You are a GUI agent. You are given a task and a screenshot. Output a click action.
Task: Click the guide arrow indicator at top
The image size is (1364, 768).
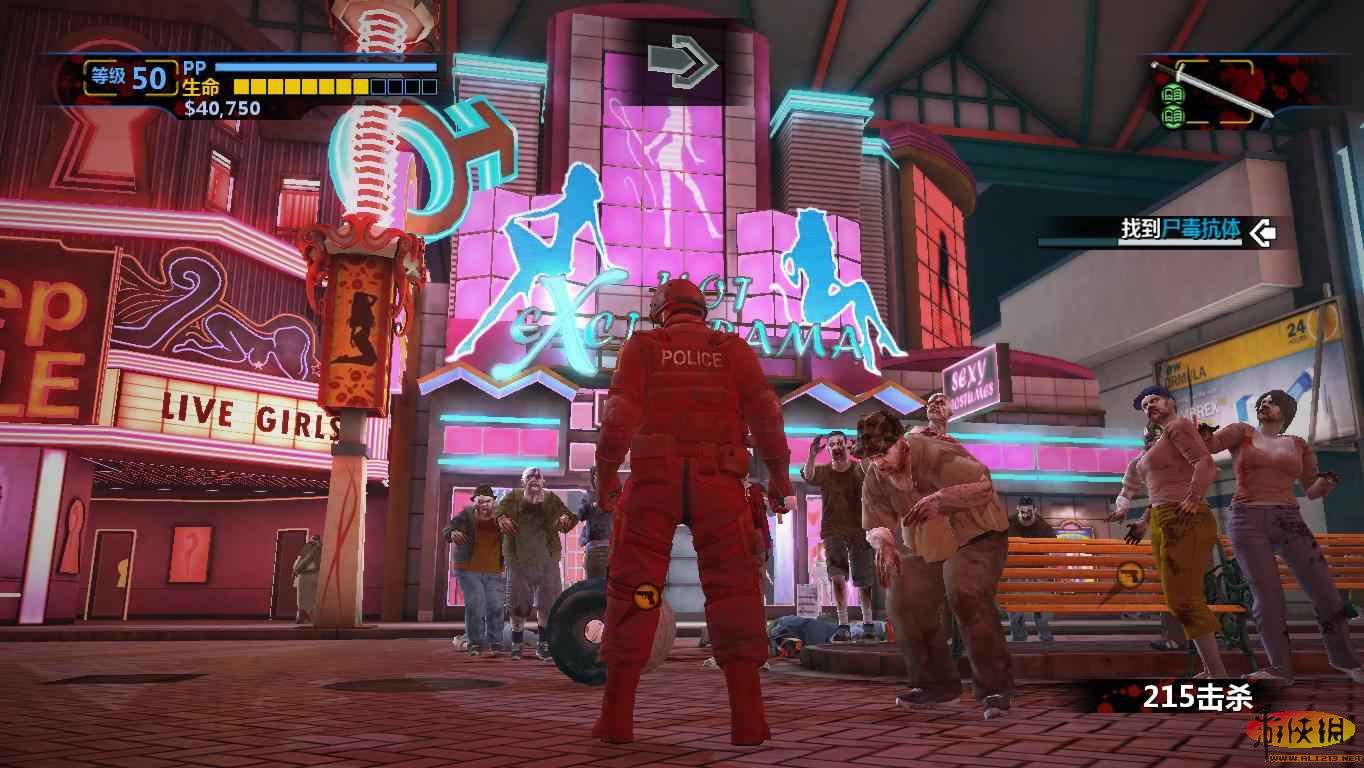tap(683, 62)
